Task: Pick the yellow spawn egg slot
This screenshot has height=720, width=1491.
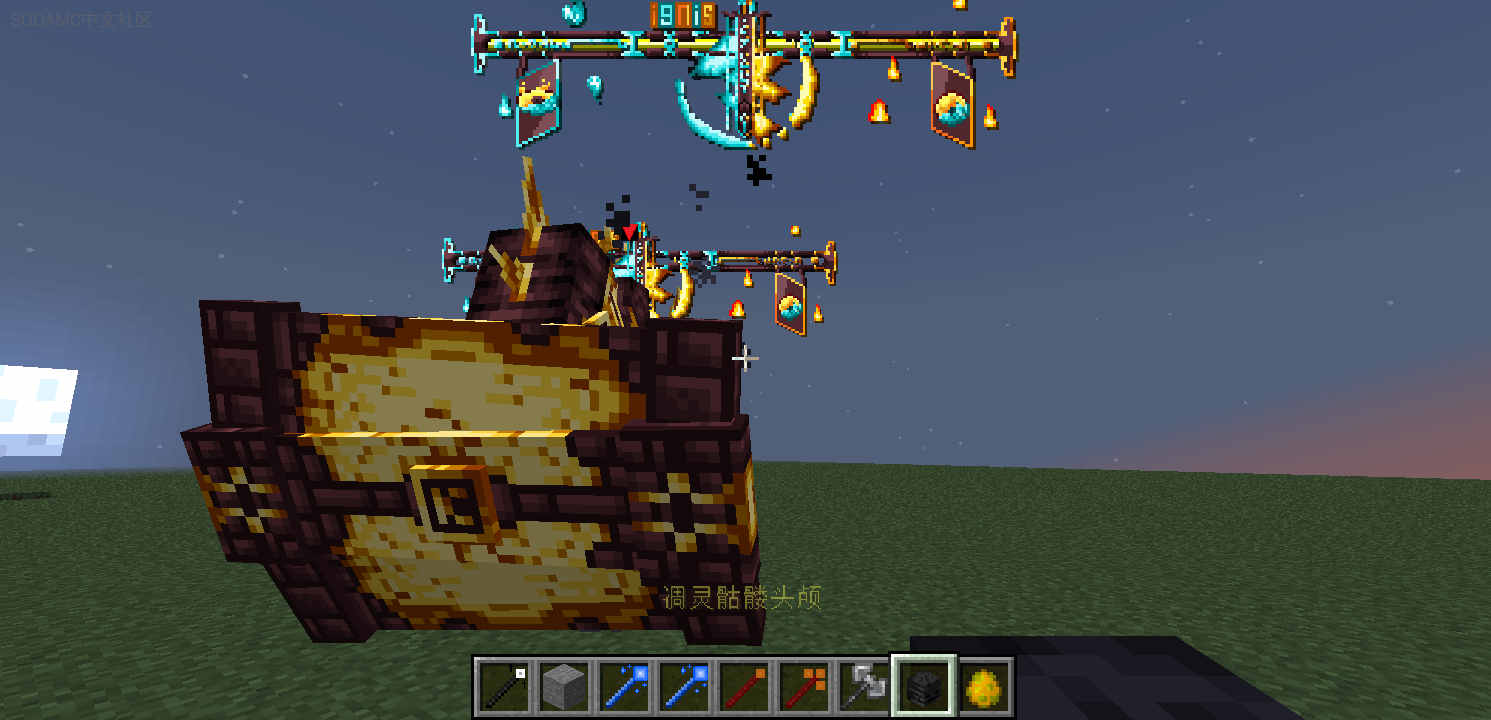Action: (x=984, y=687)
